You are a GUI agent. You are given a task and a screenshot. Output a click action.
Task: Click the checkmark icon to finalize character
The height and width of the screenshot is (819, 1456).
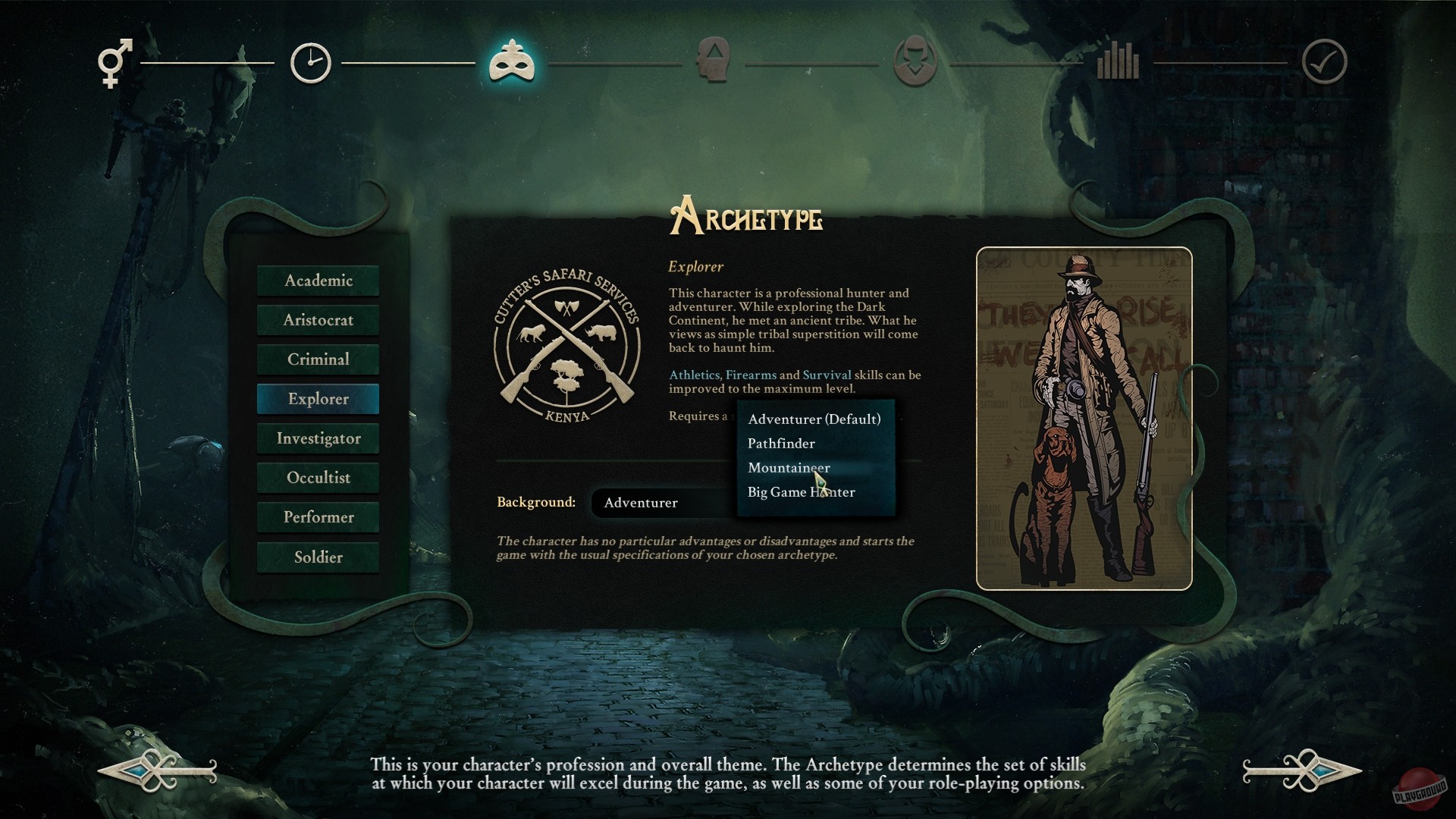pyautogui.click(x=1323, y=63)
